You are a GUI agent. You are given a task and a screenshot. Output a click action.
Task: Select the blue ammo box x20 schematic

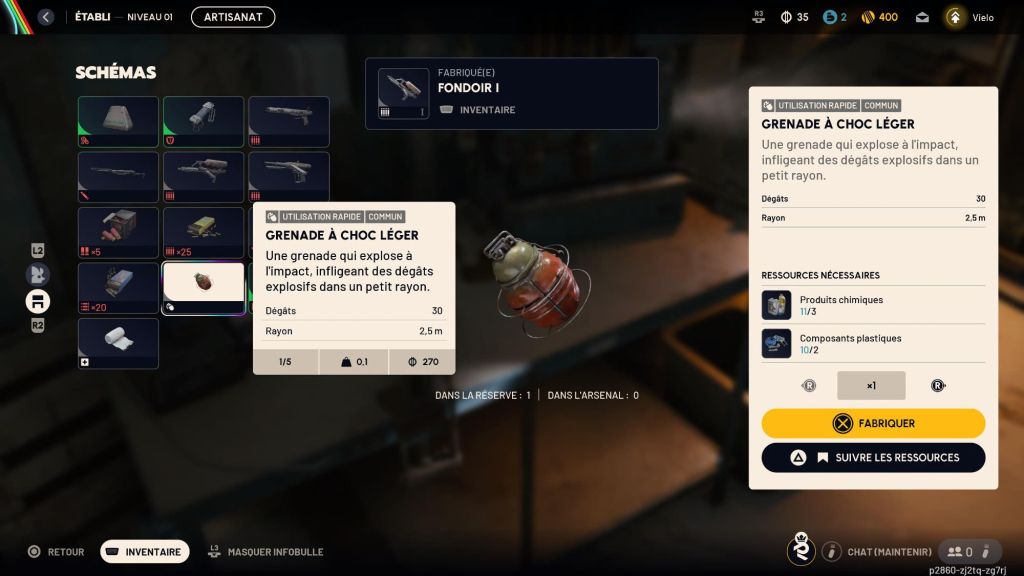(119, 288)
